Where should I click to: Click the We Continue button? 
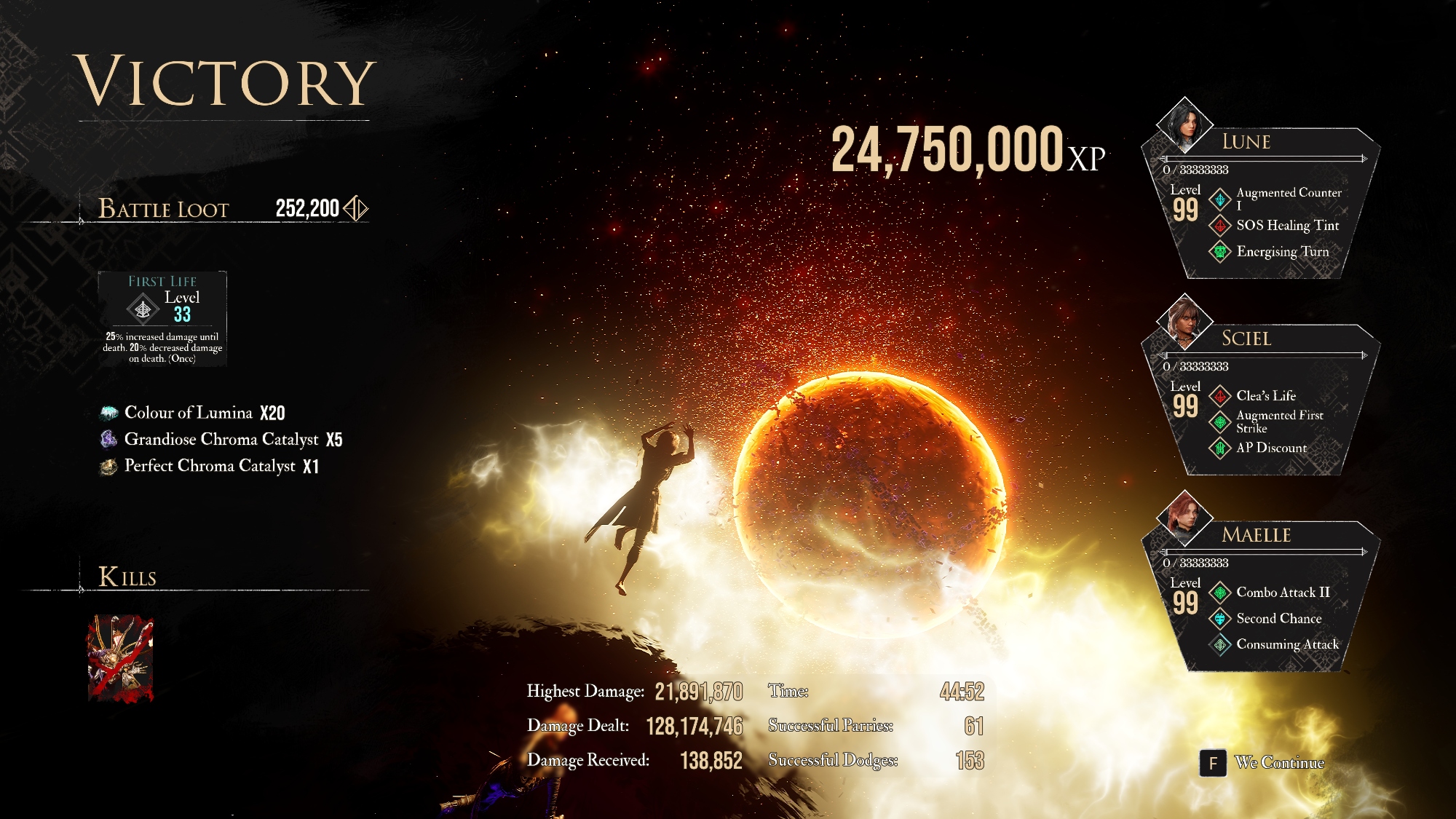[1265, 762]
